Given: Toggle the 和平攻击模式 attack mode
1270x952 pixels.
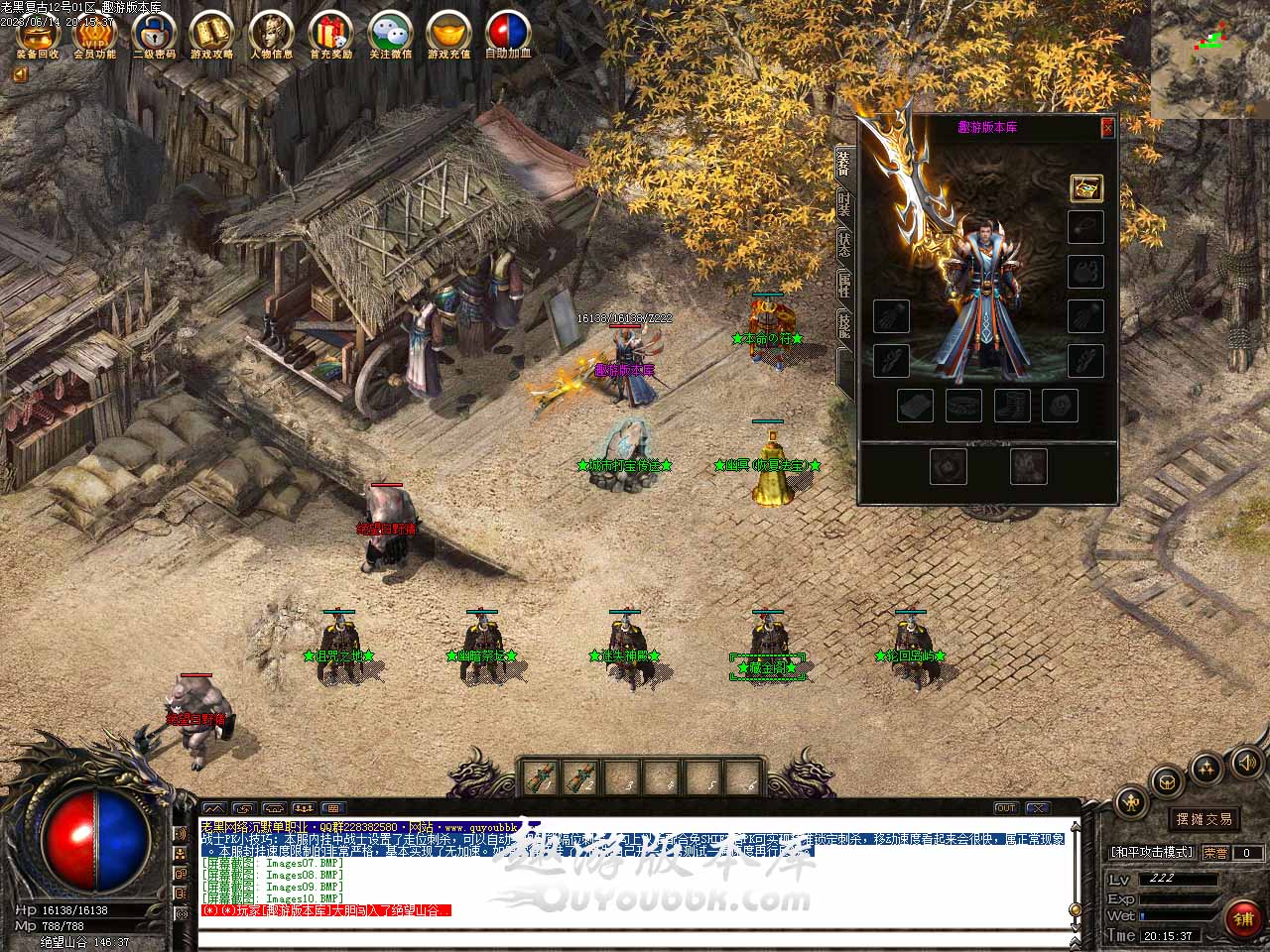Looking at the screenshot, I should 1153,852.
